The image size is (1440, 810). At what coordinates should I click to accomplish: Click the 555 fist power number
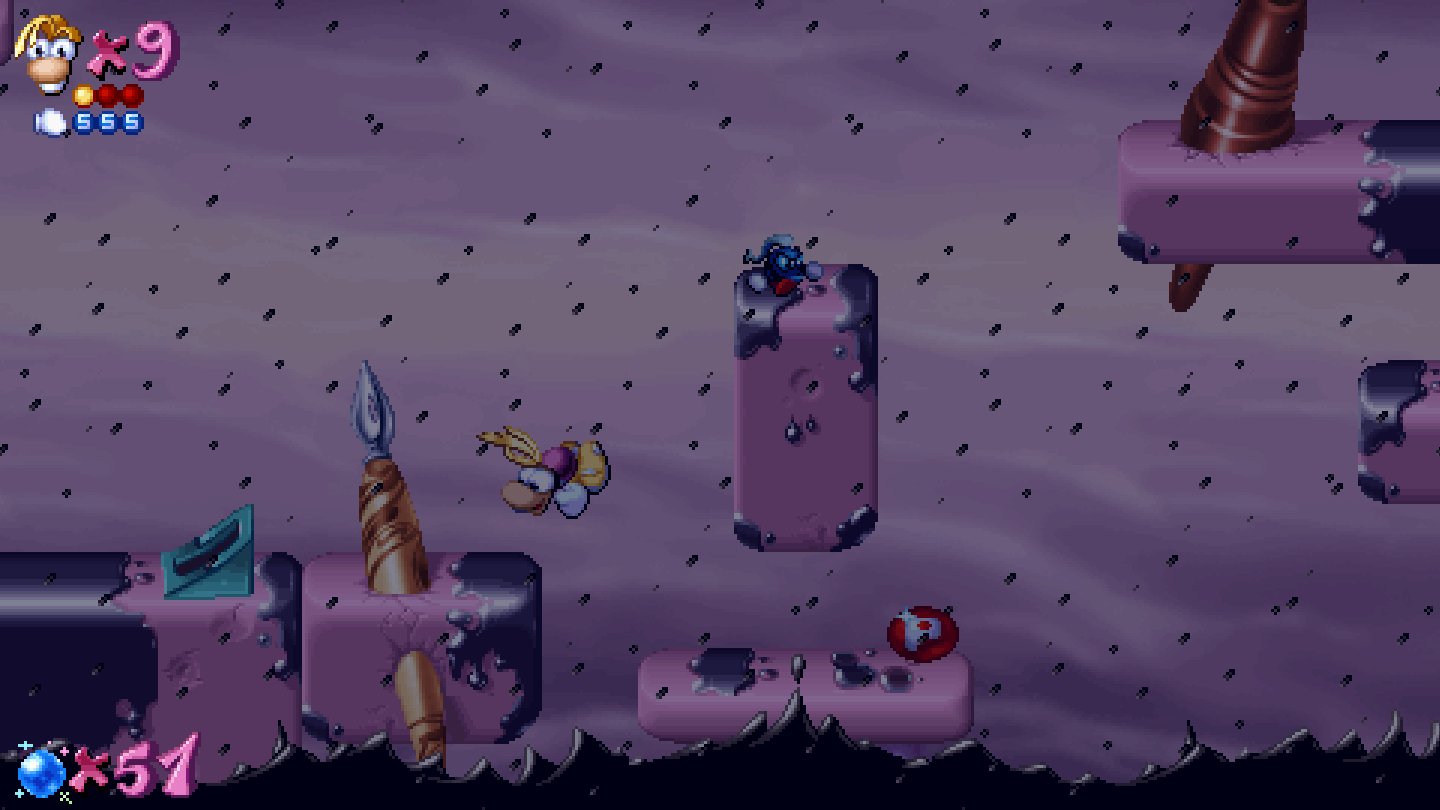click(105, 122)
